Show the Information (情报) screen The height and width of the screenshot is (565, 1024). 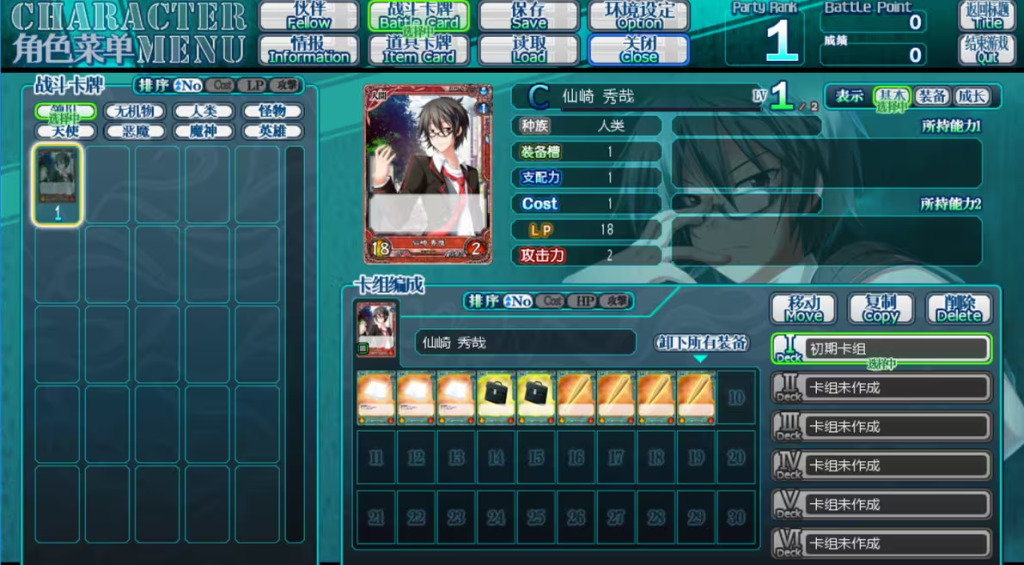pyautogui.click(x=309, y=50)
